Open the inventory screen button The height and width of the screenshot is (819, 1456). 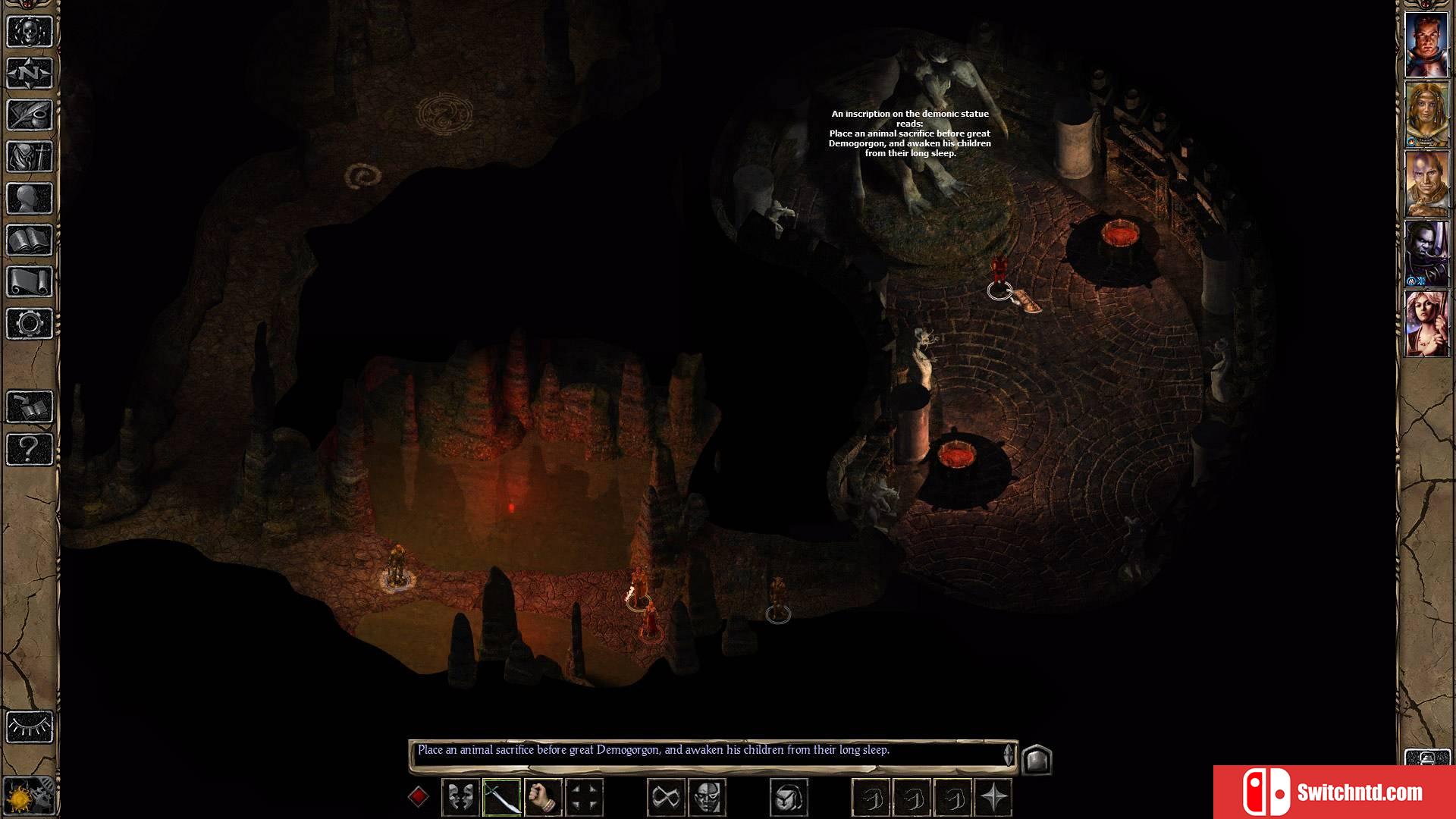tap(30, 157)
